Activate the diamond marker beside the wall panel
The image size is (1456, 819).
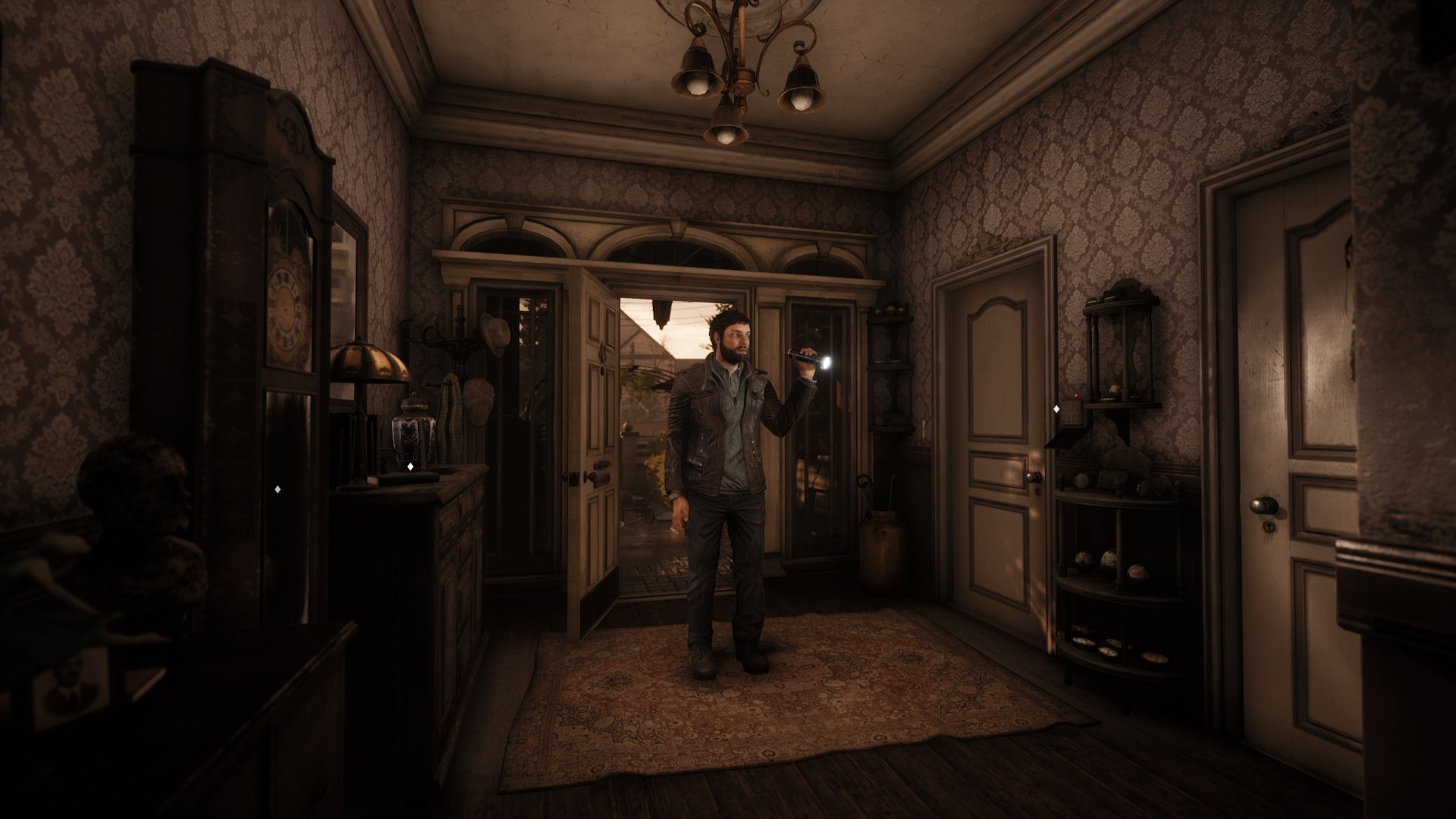tap(1056, 409)
